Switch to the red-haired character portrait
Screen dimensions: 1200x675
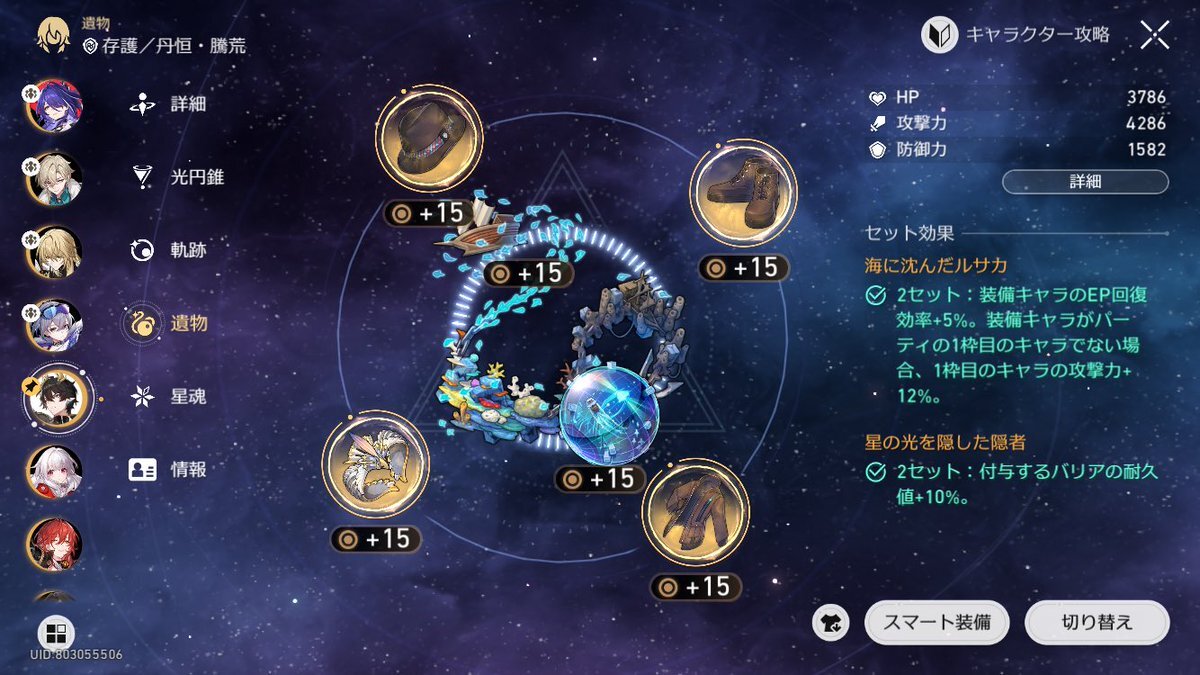pos(54,543)
